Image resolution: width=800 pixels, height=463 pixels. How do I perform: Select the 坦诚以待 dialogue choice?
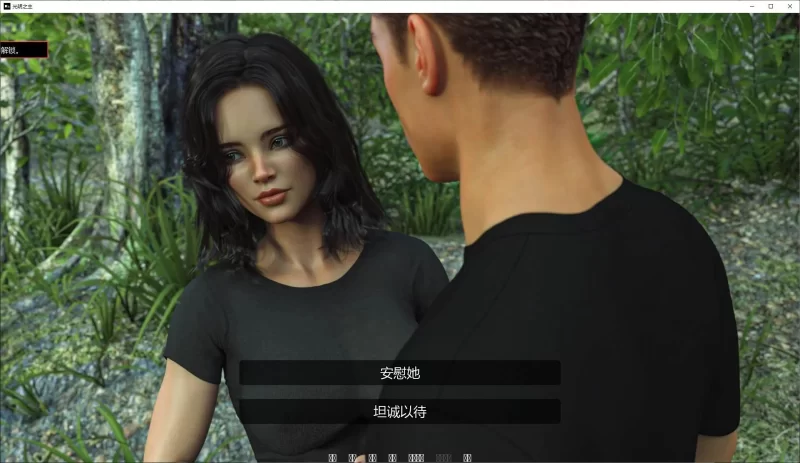coord(399,411)
